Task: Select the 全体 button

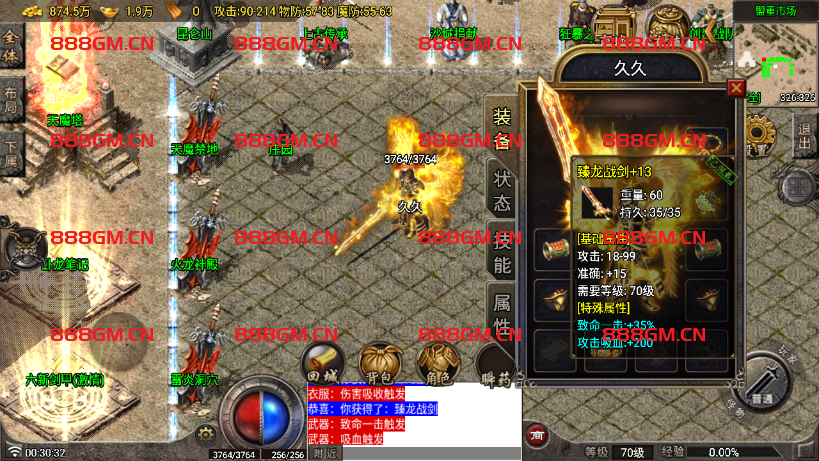Action: (11, 46)
